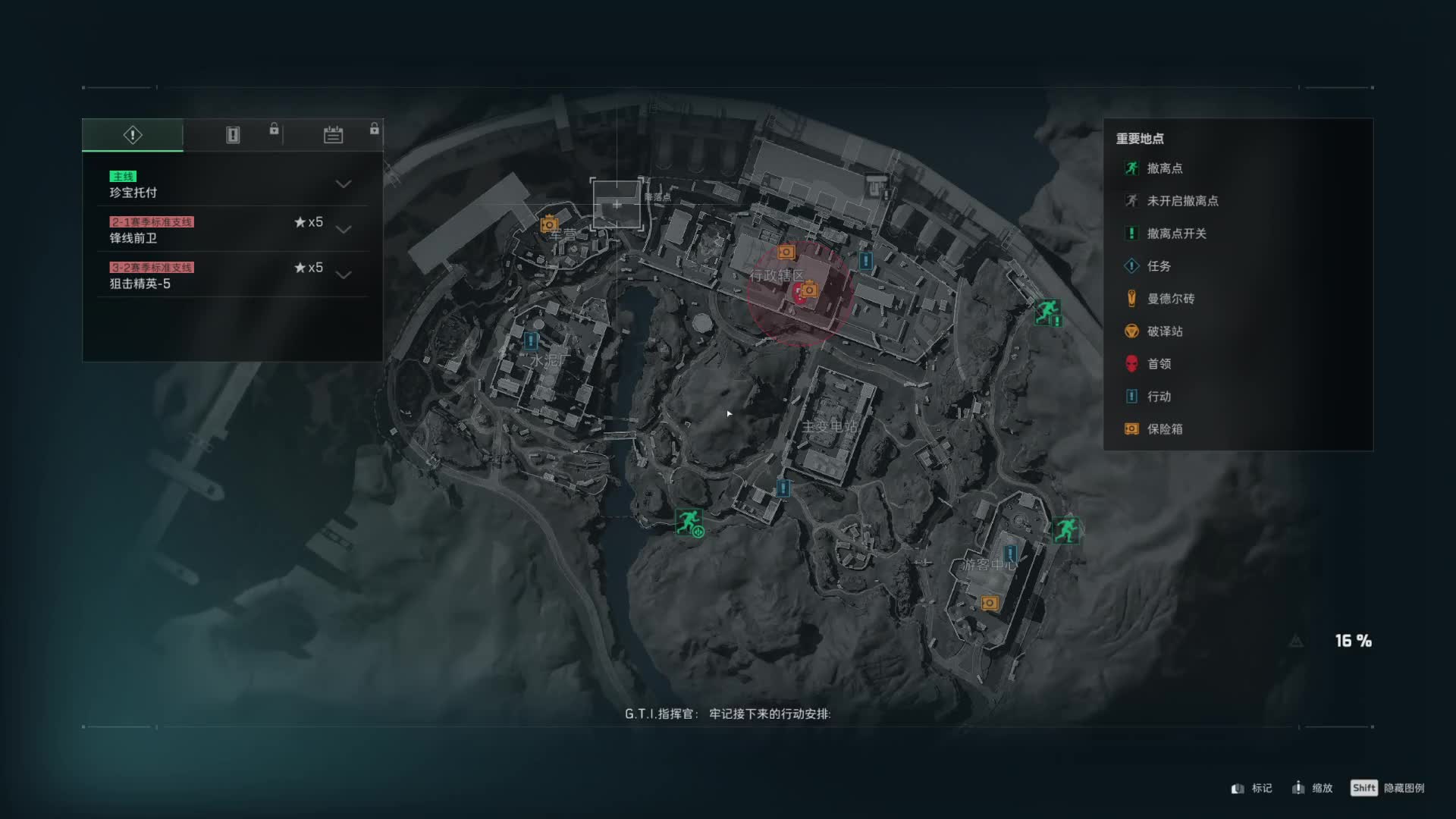Expand the 锋线前卫 side quest
This screenshot has height=819, width=1456.
(x=344, y=230)
